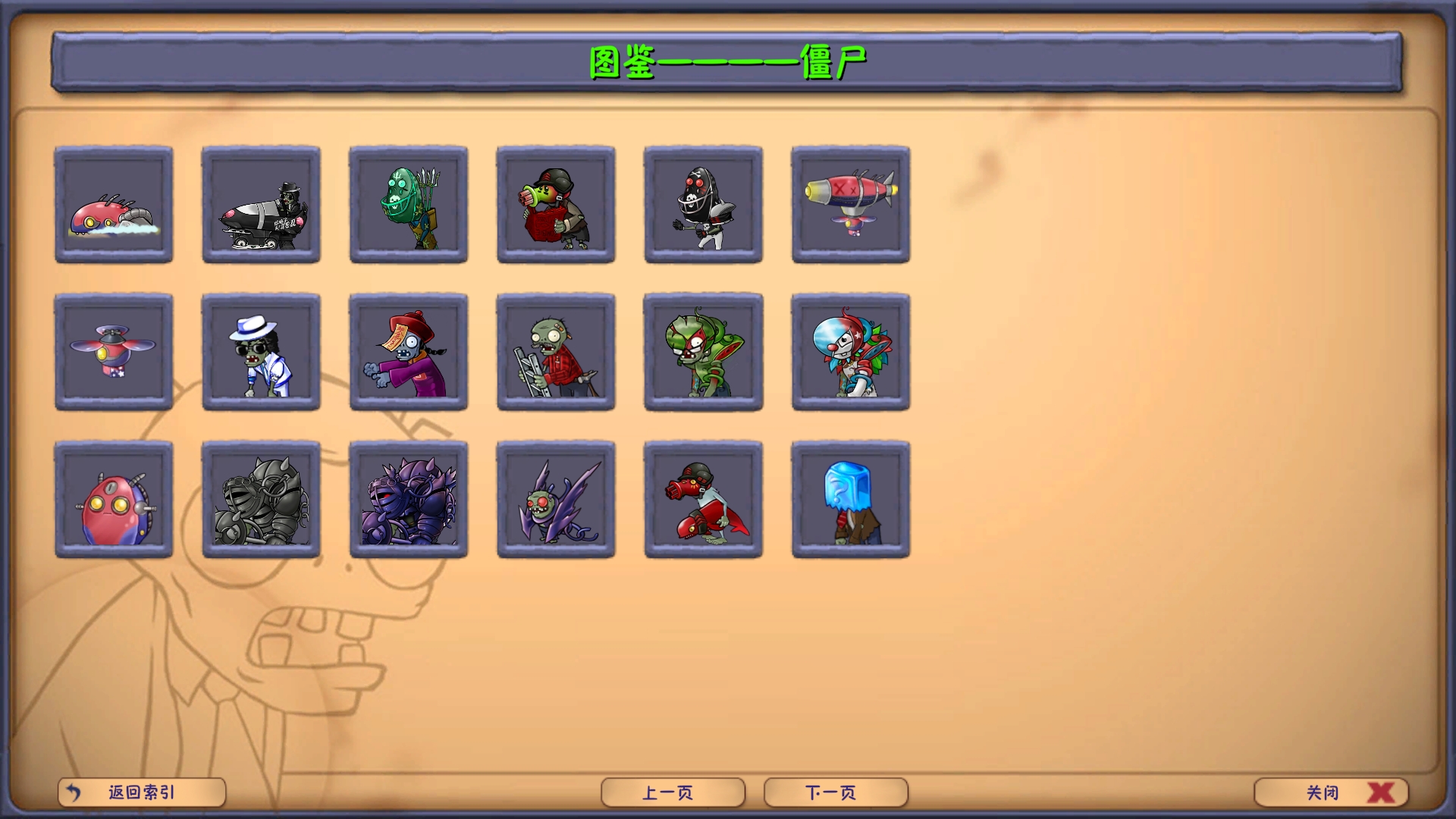Select the black-masked octopus zombie

(x=703, y=206)
